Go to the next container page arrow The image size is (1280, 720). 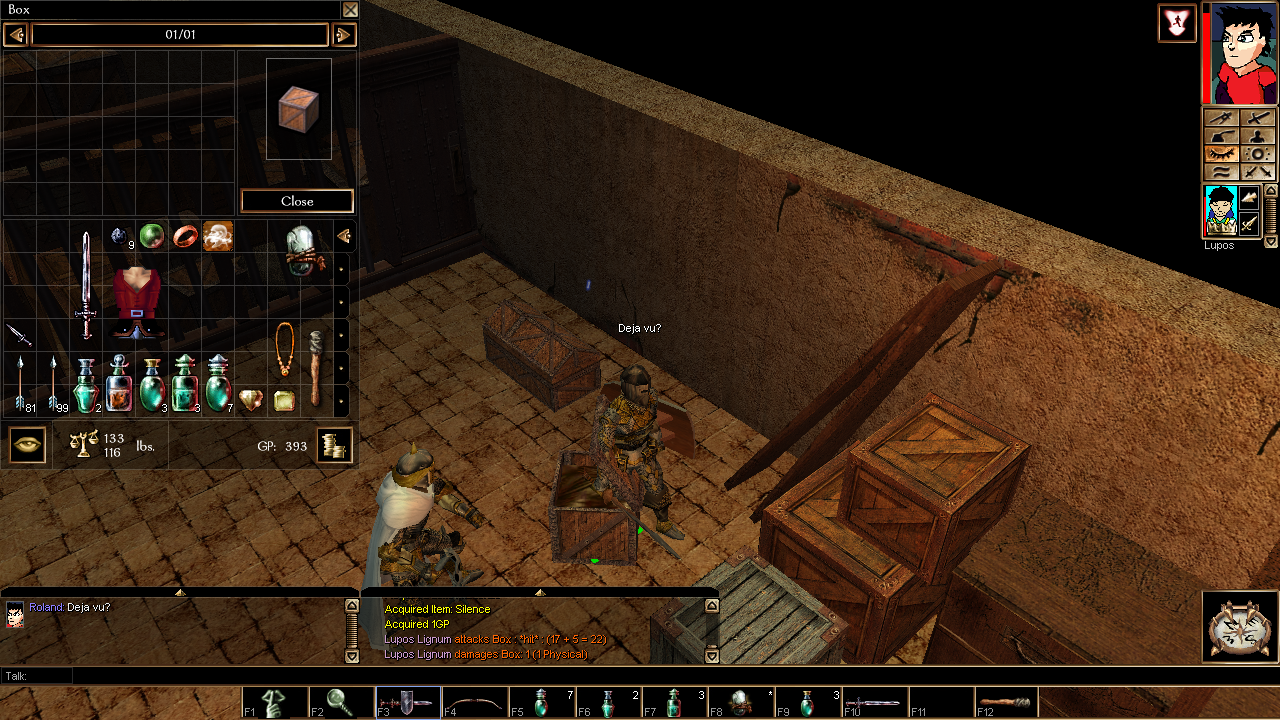pyautogui.click(x=343, y=35)
